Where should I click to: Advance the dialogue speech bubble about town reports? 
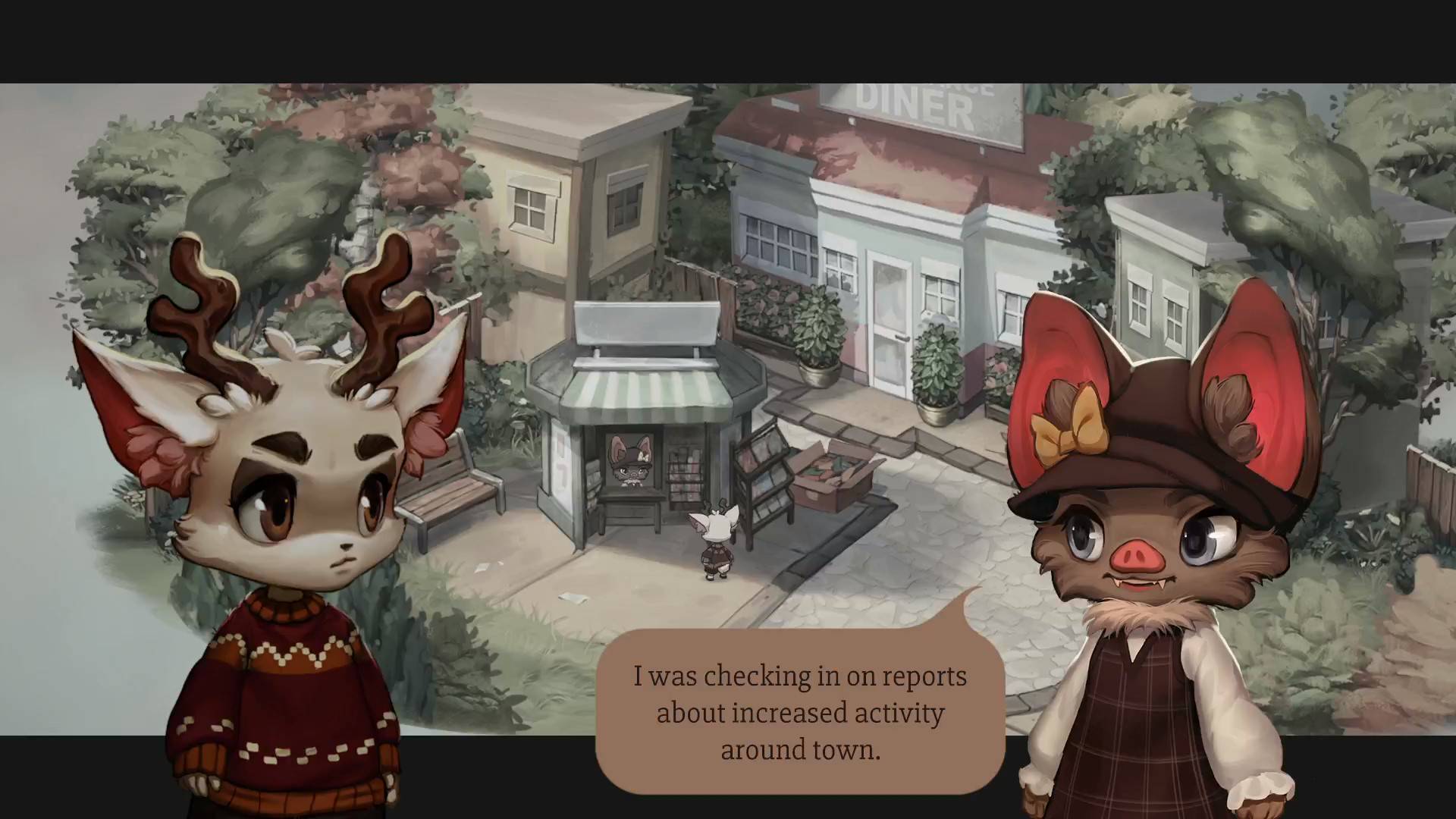pyautogui.click(x=800, y=711)
